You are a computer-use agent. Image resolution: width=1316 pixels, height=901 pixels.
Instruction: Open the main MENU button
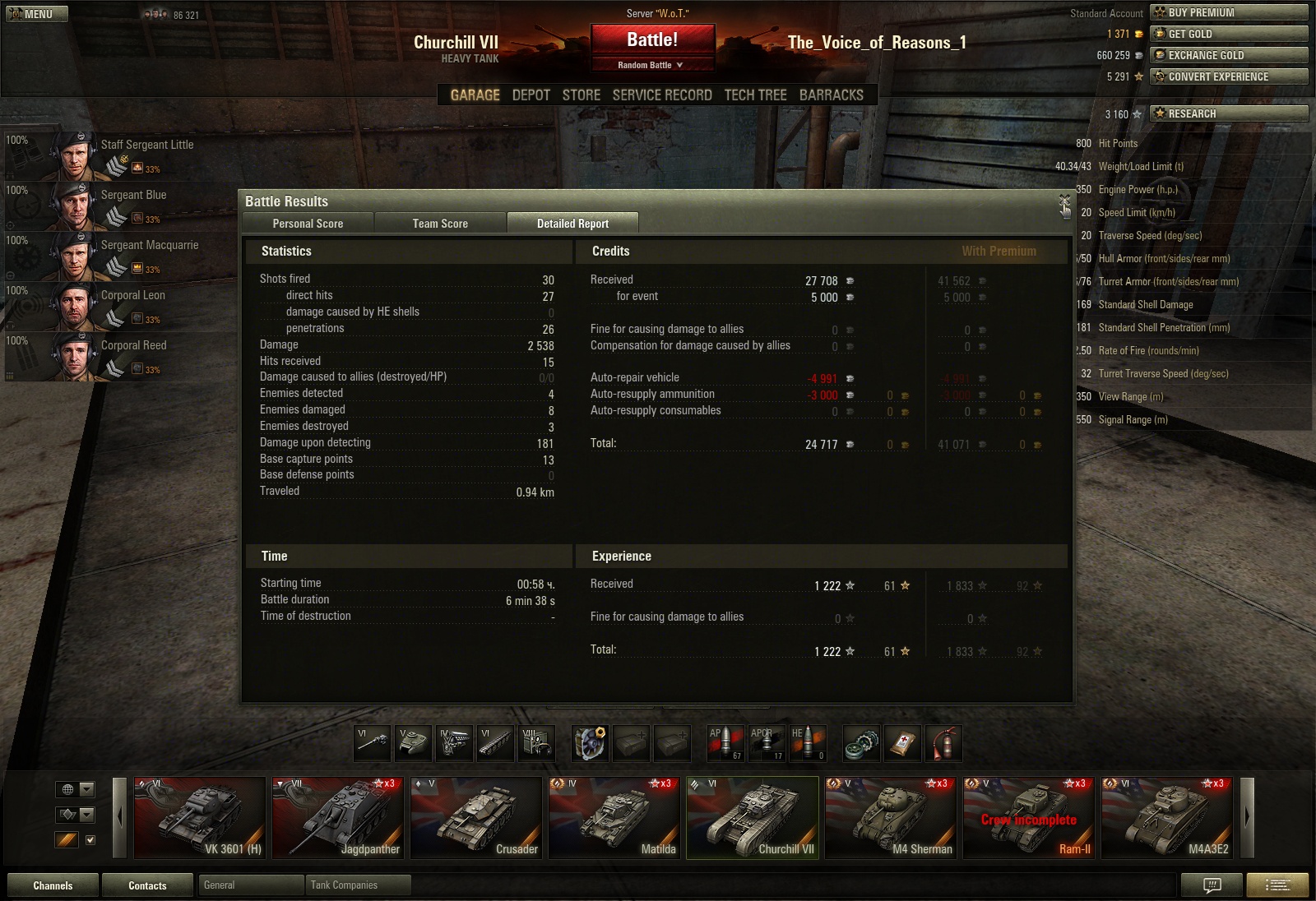coord(33,14)
